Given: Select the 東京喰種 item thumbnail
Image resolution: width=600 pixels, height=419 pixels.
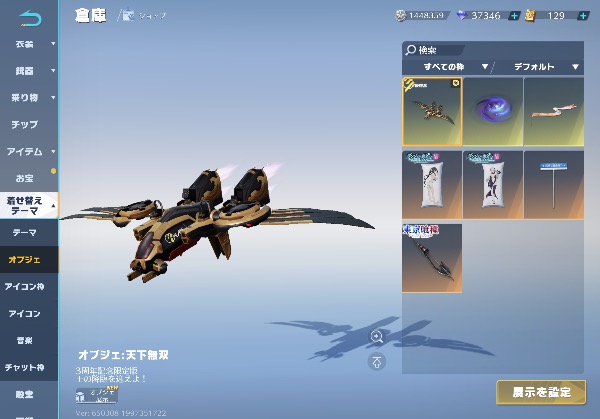Looking at the screenshot, I should [432, 258].
